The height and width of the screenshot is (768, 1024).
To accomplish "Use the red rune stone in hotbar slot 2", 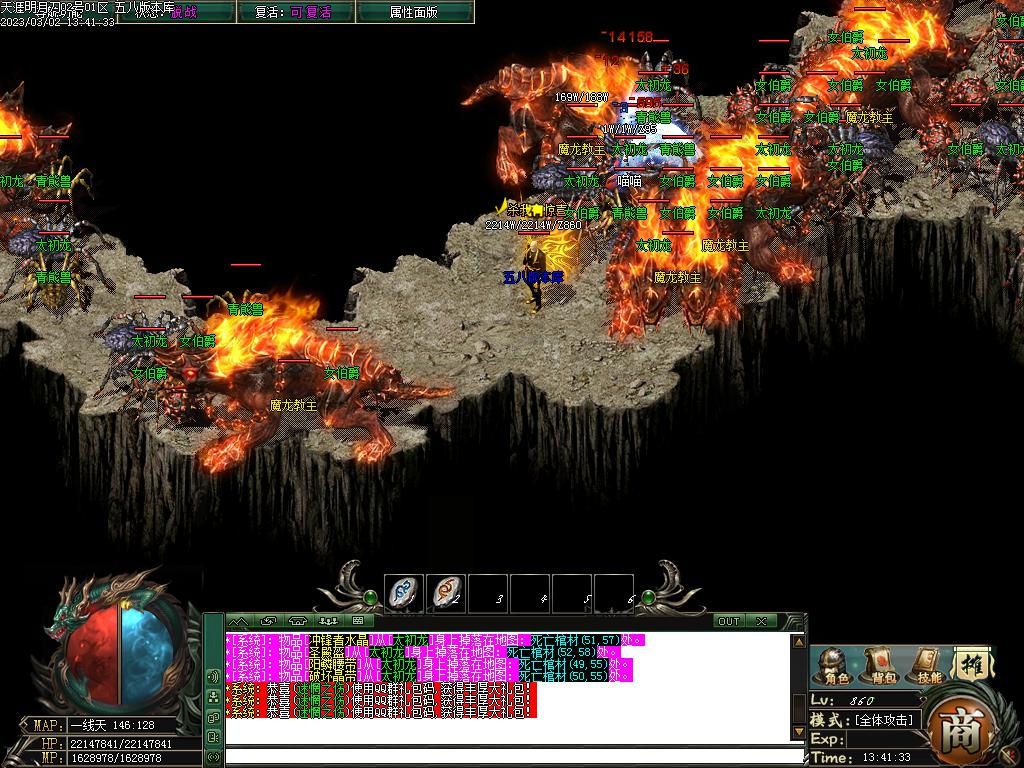I will pyautogui.click(x=446, y=594).
